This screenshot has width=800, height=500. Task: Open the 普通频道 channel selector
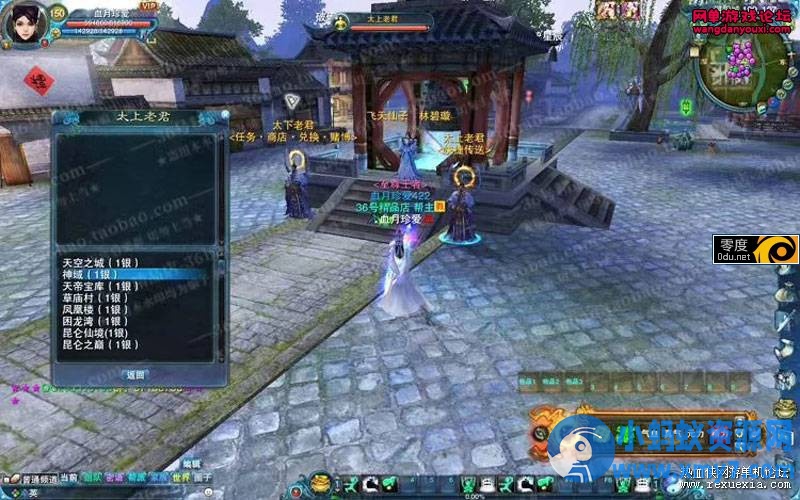point(38,478)
